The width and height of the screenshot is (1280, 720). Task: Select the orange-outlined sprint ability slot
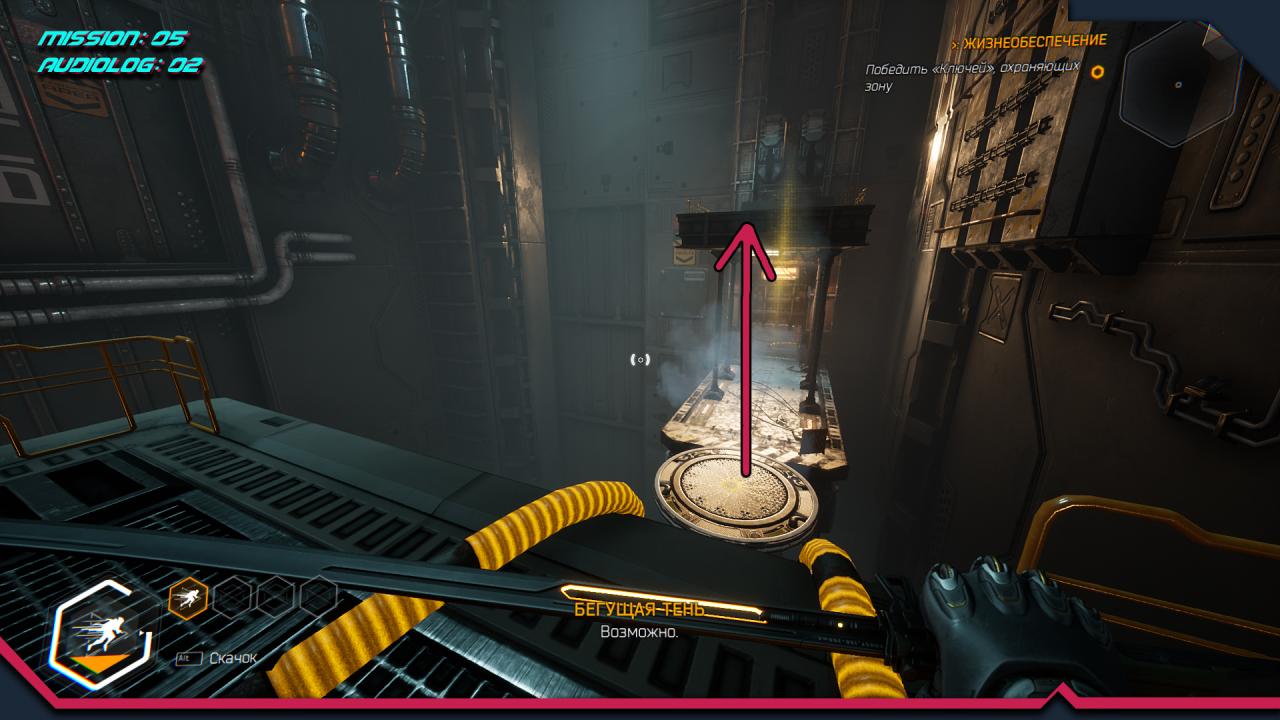[188, 598]
